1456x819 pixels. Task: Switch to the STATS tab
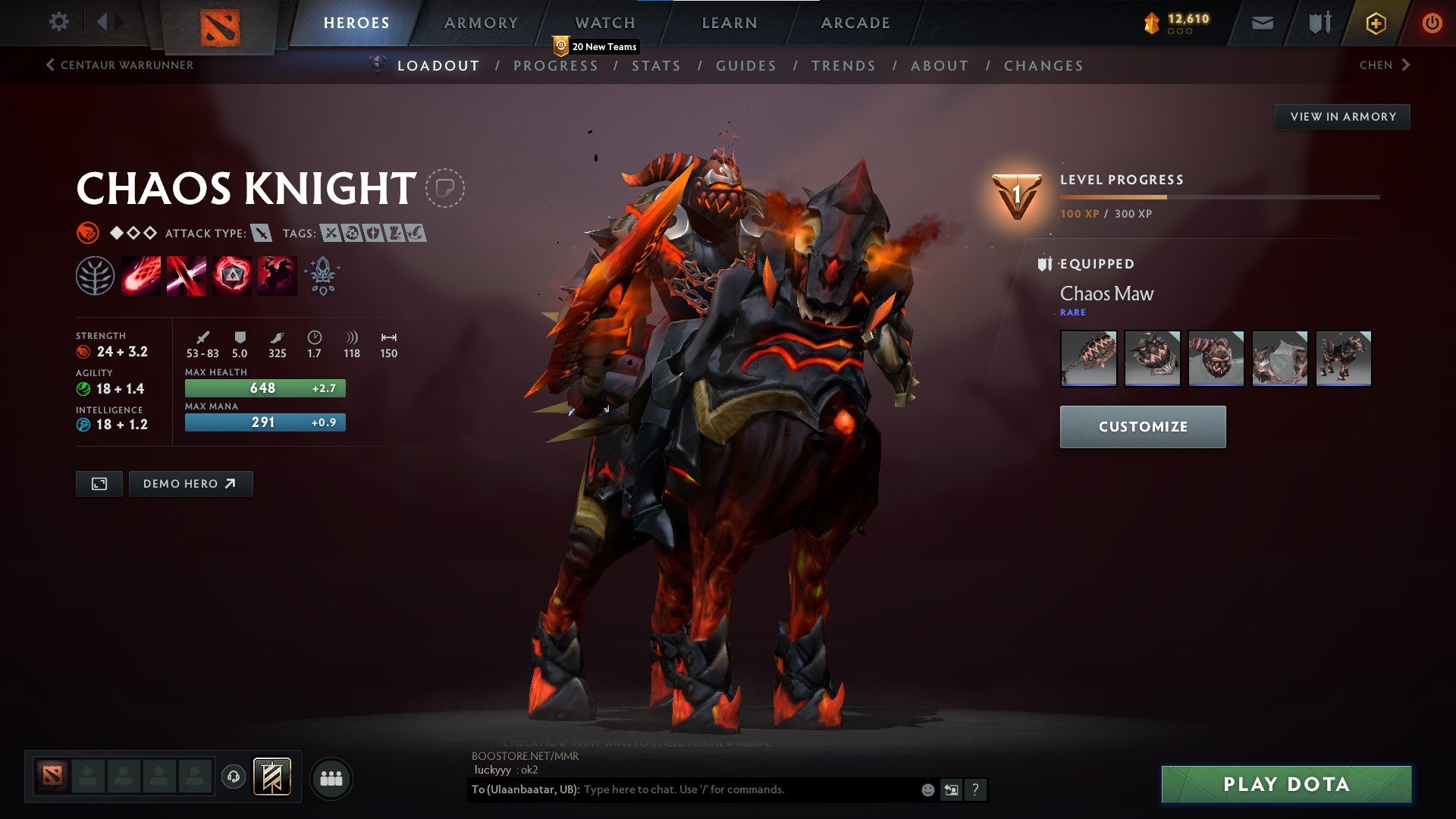point(657,65)
